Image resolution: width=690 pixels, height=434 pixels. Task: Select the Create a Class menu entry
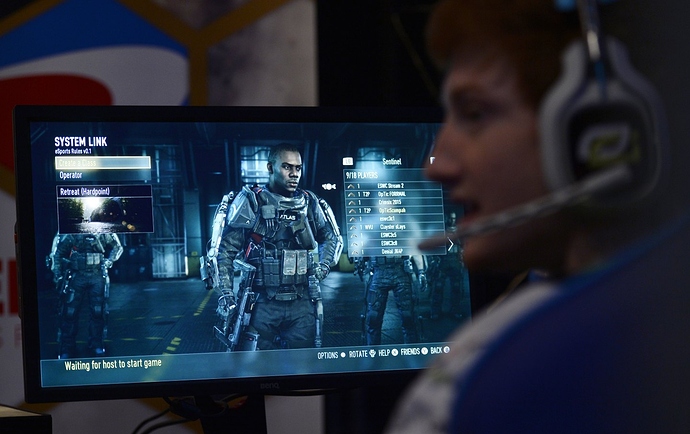pyautogui.click(x=102, y=162)
